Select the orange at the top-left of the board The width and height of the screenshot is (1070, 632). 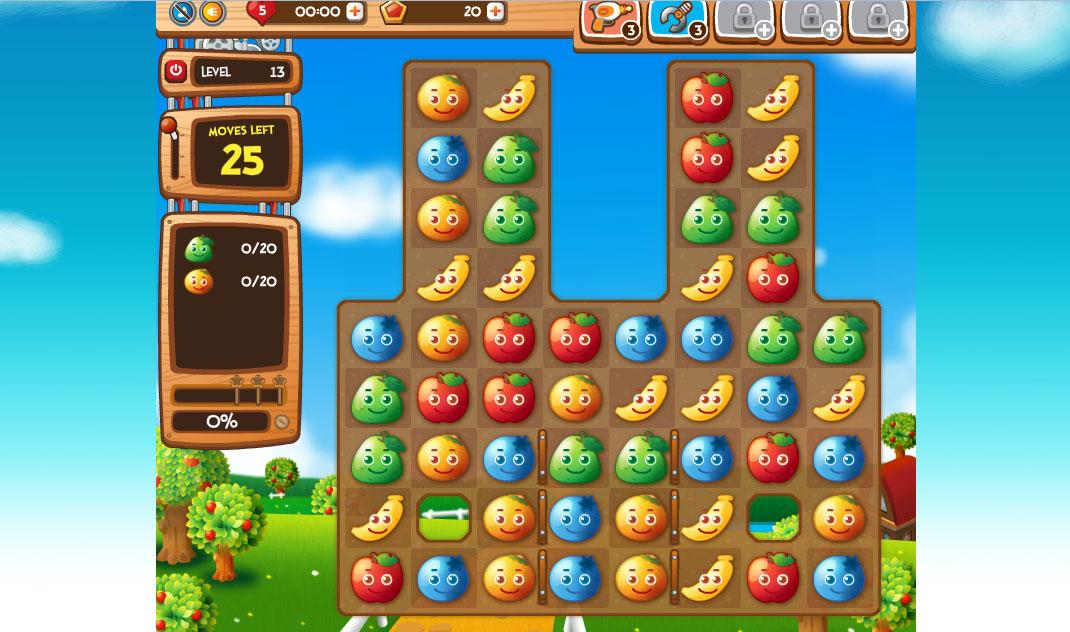[x=443, y=97]
